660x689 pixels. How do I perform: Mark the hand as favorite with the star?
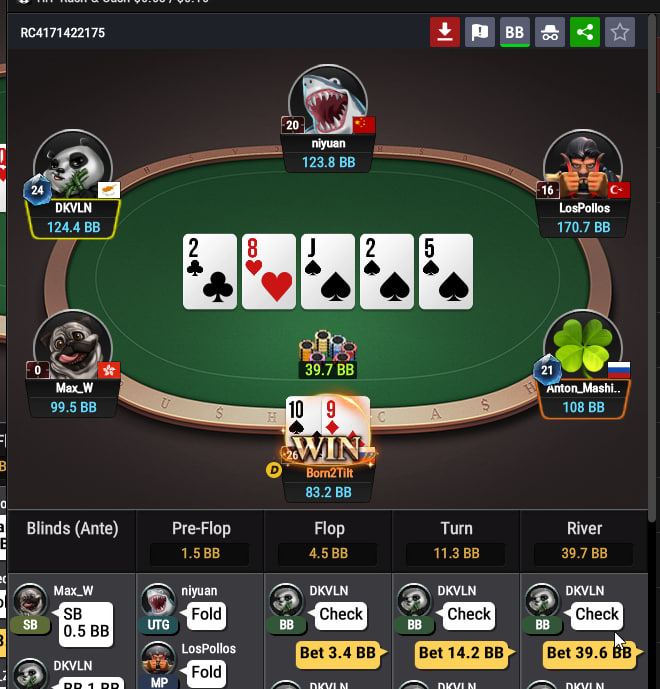click(620, 32)
